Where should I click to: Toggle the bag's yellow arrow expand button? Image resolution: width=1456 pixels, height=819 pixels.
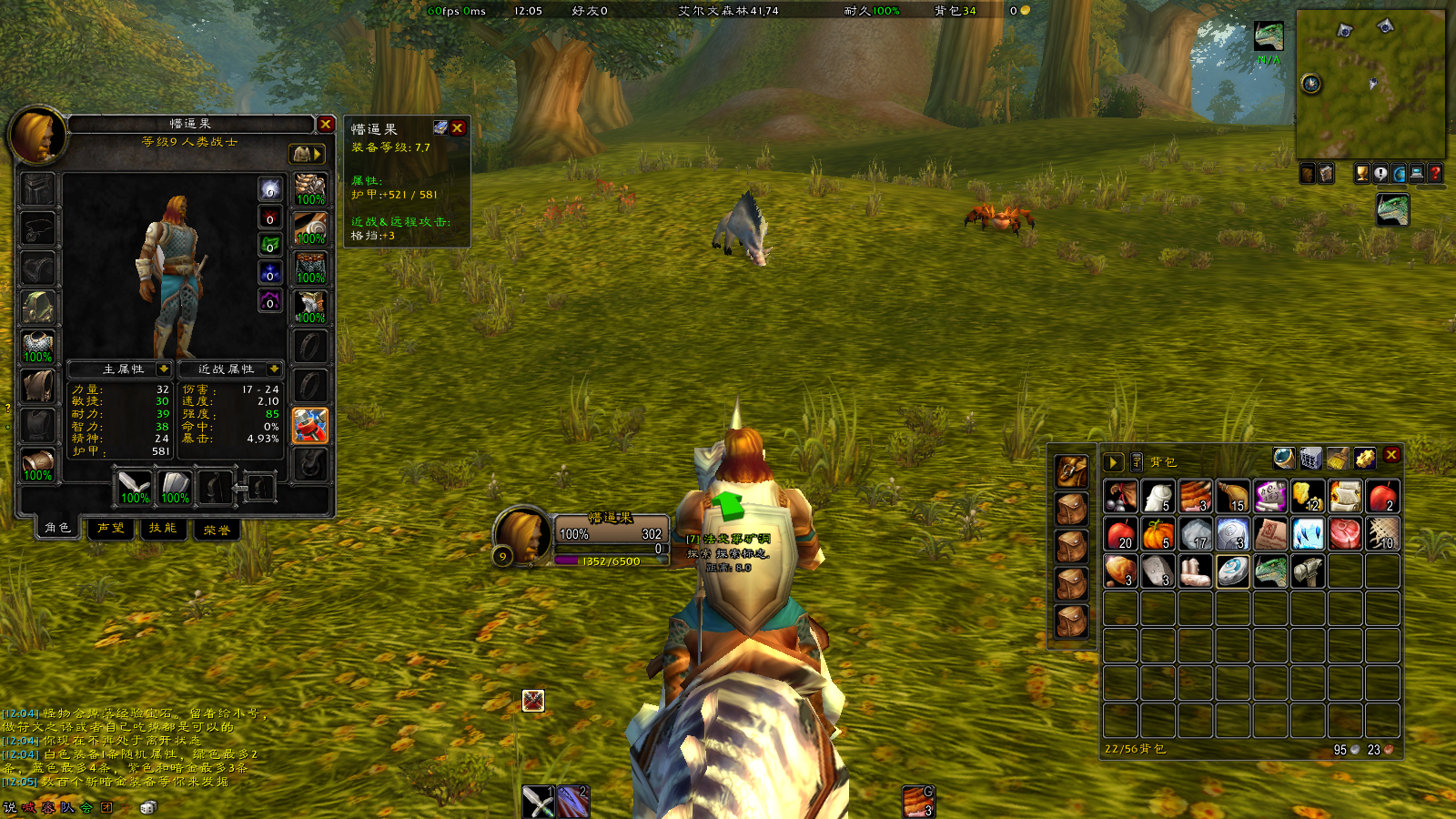tap(1113, 462)
